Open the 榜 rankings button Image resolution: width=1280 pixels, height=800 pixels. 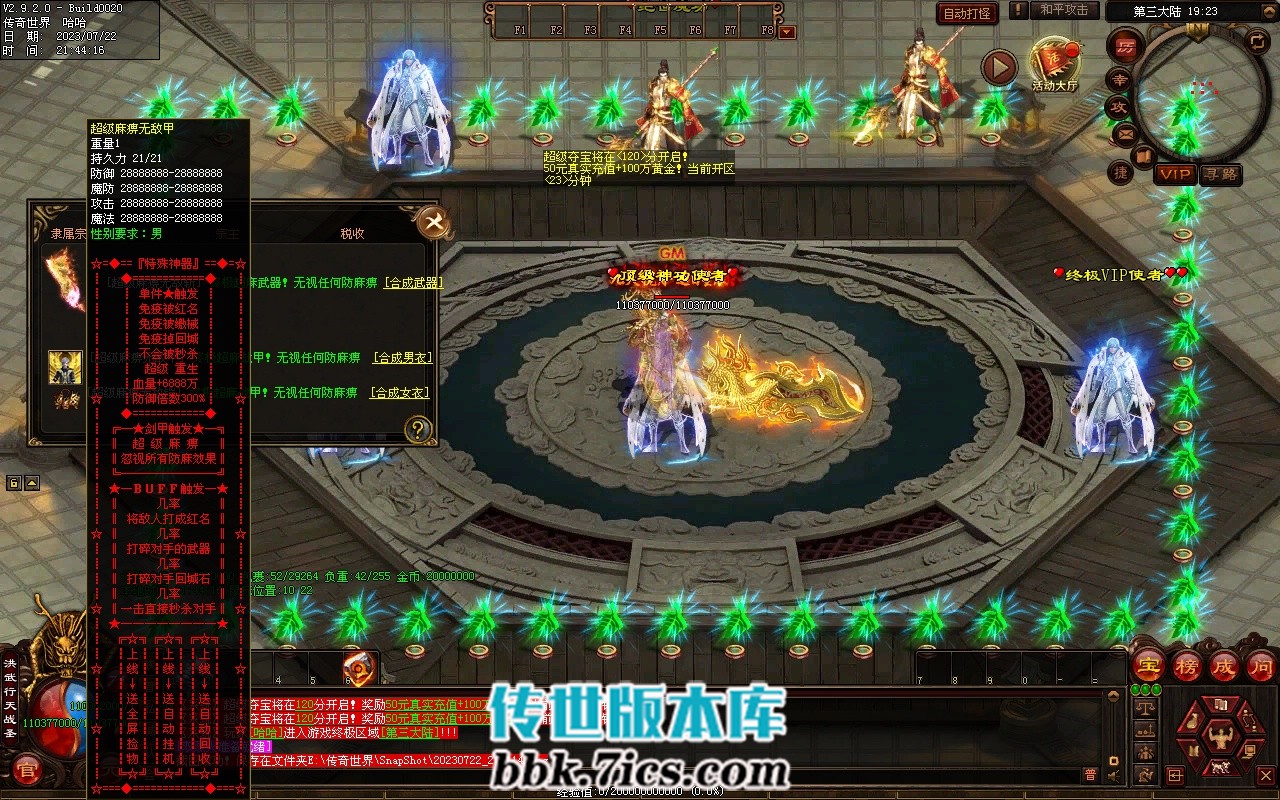point(1186,665)
